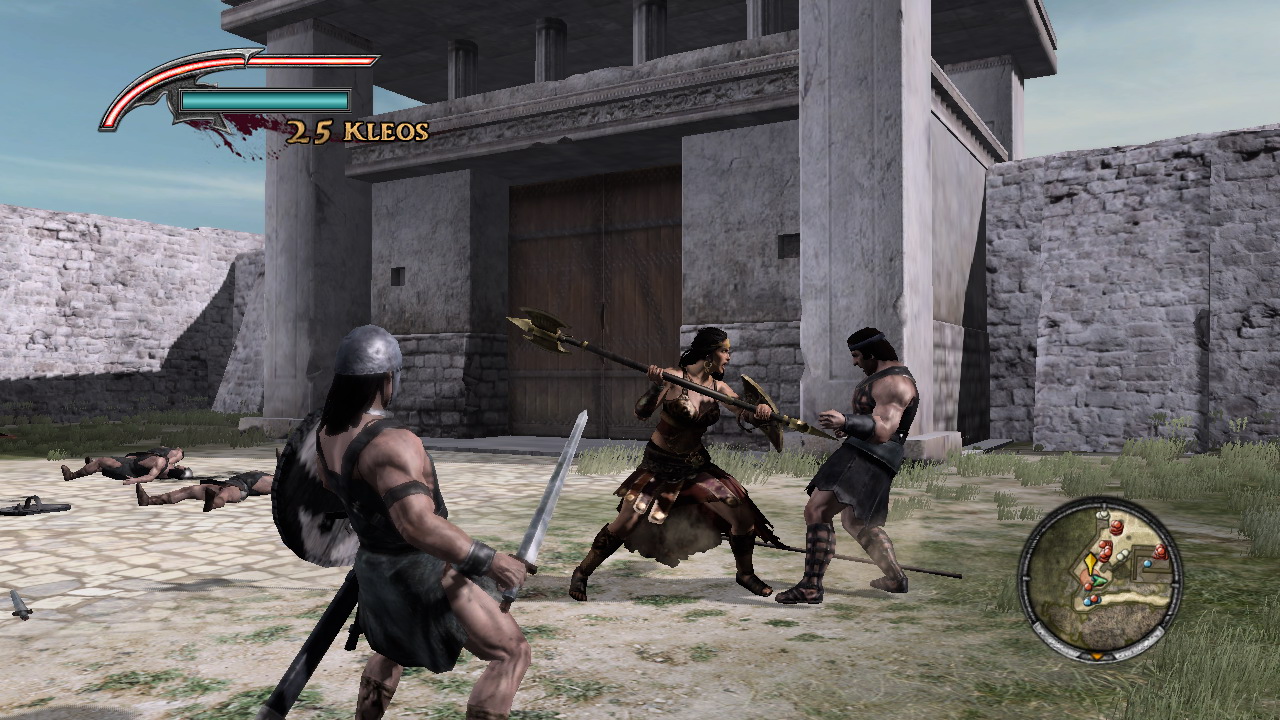Click the orange pointer below the minimap
Viewport: 1280px width, 720px height.
click(1097, 656)
